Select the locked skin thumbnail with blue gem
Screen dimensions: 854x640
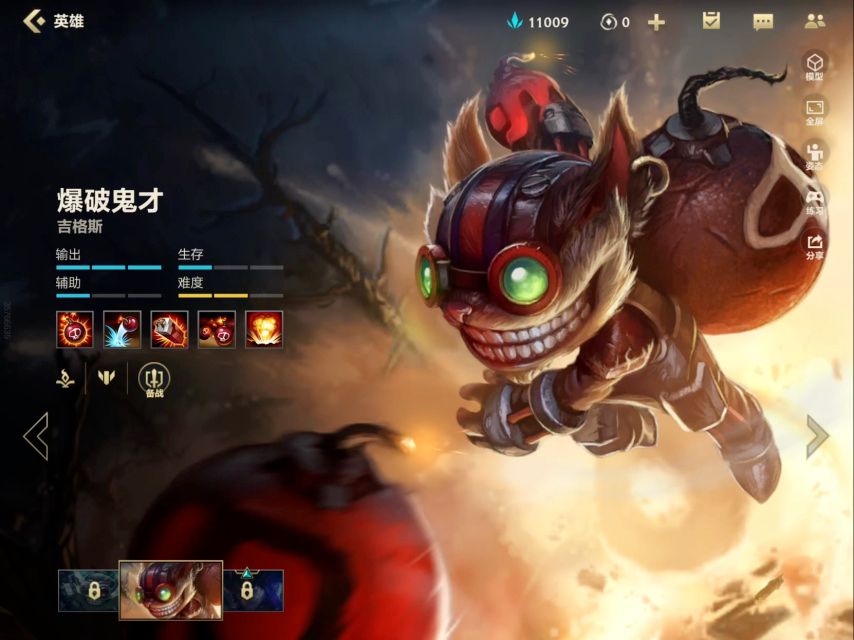253,590
